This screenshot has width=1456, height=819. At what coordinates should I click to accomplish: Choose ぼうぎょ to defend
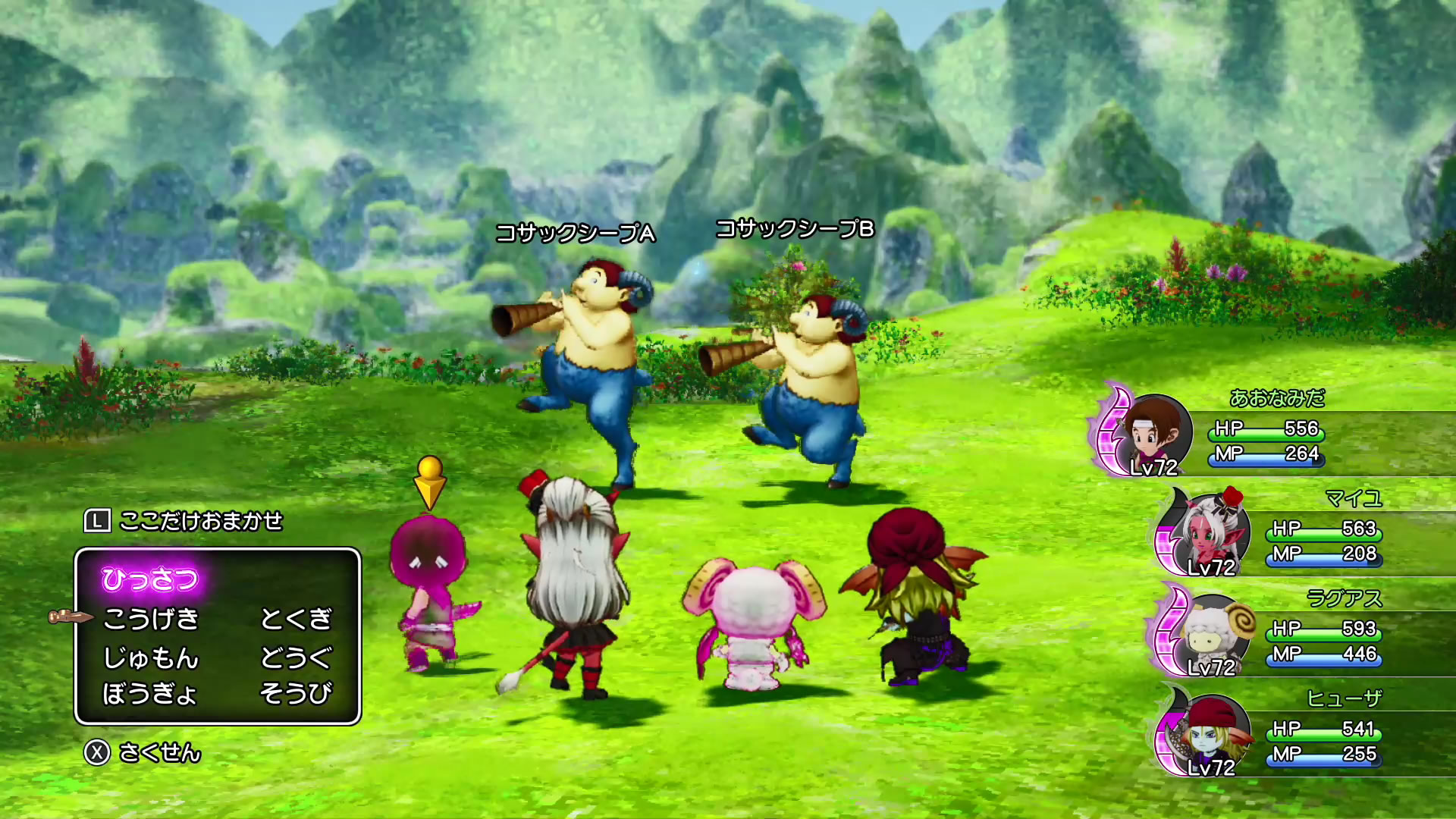[150, 693]
